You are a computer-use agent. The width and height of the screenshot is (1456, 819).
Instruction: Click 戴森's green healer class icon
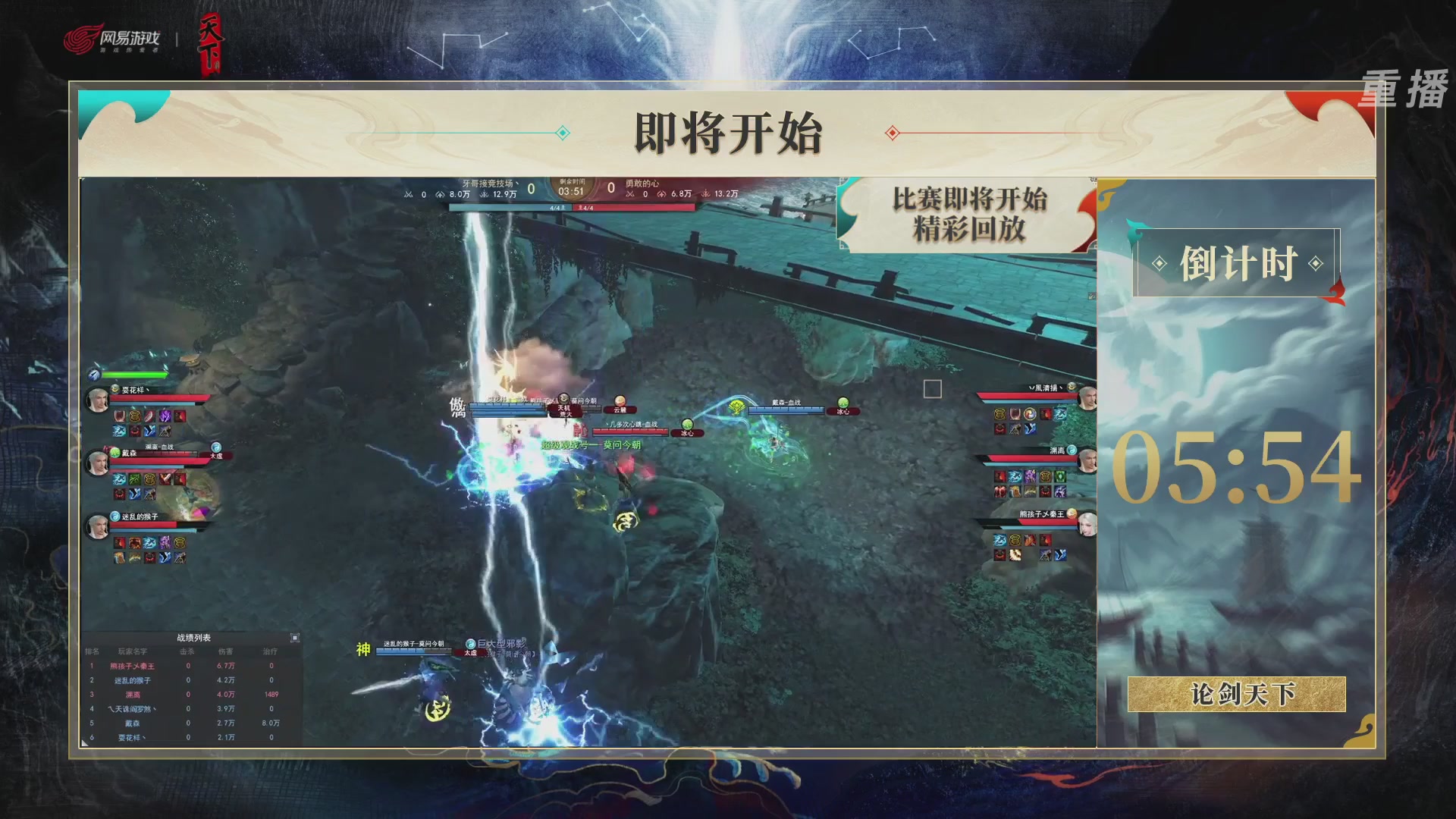pyautogui.click(x=114, y=453)
